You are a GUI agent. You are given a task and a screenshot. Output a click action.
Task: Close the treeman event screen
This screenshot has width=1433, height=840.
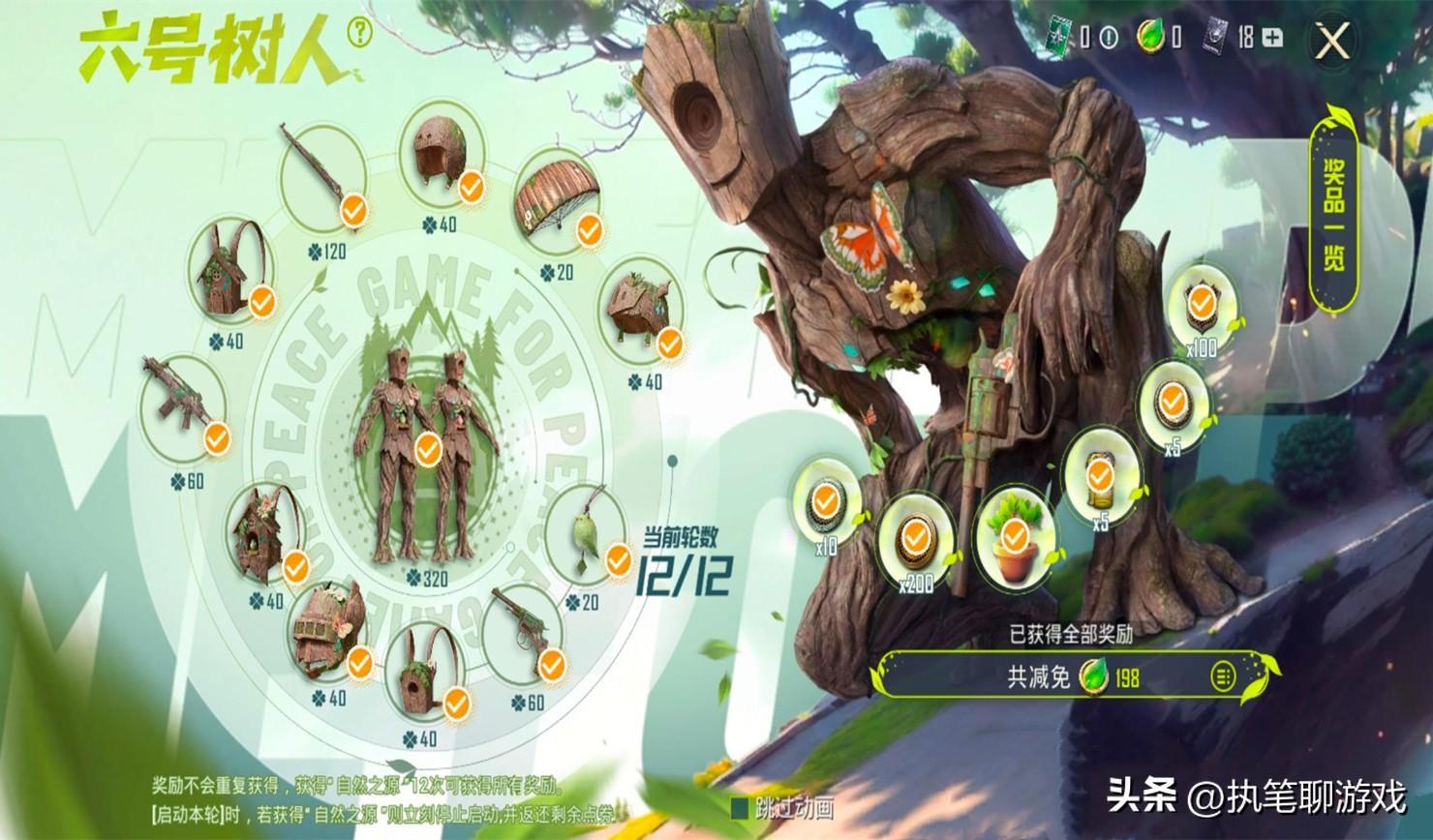(1335, 41)
